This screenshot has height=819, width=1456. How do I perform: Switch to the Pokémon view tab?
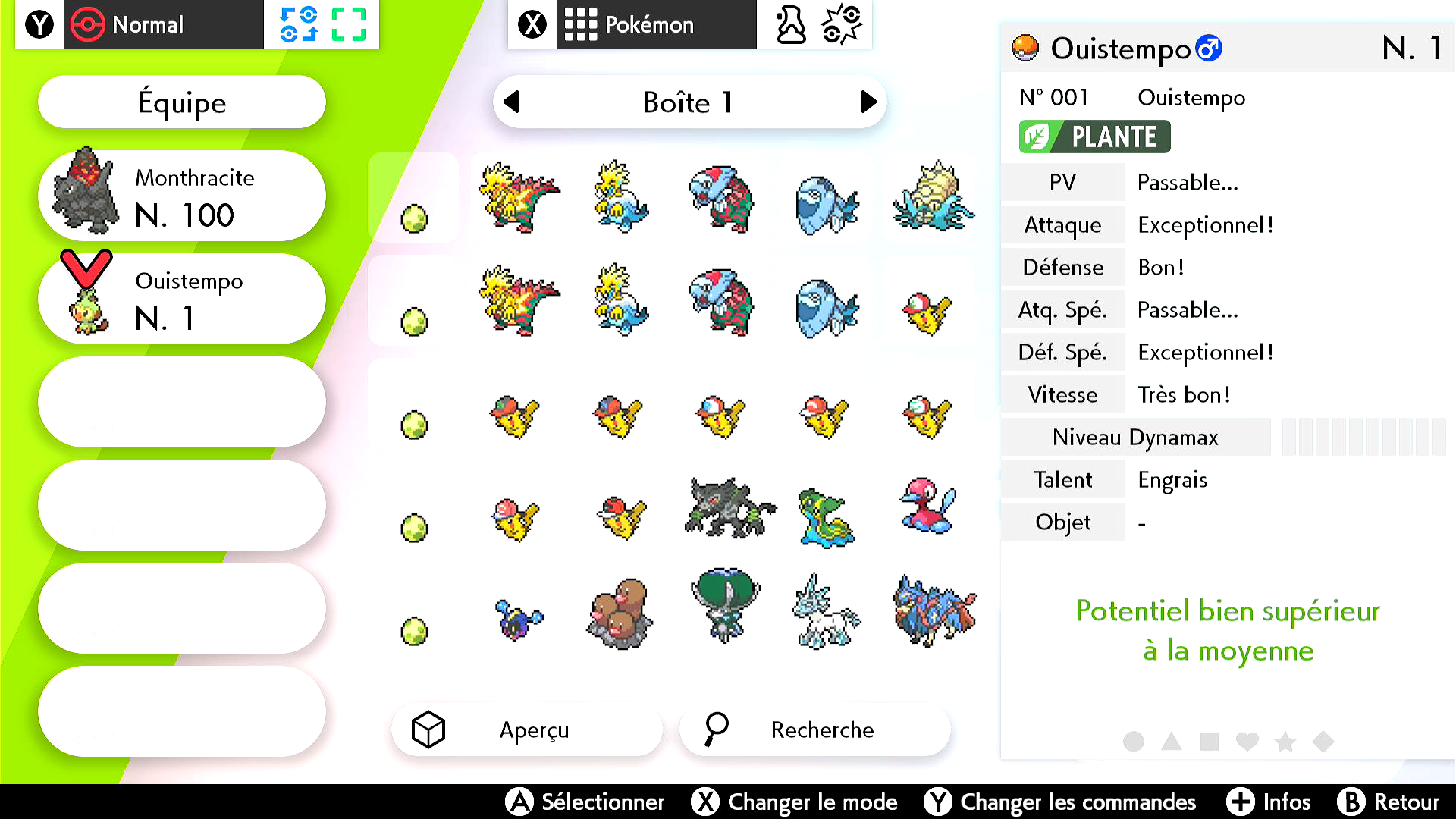point(656,24)
